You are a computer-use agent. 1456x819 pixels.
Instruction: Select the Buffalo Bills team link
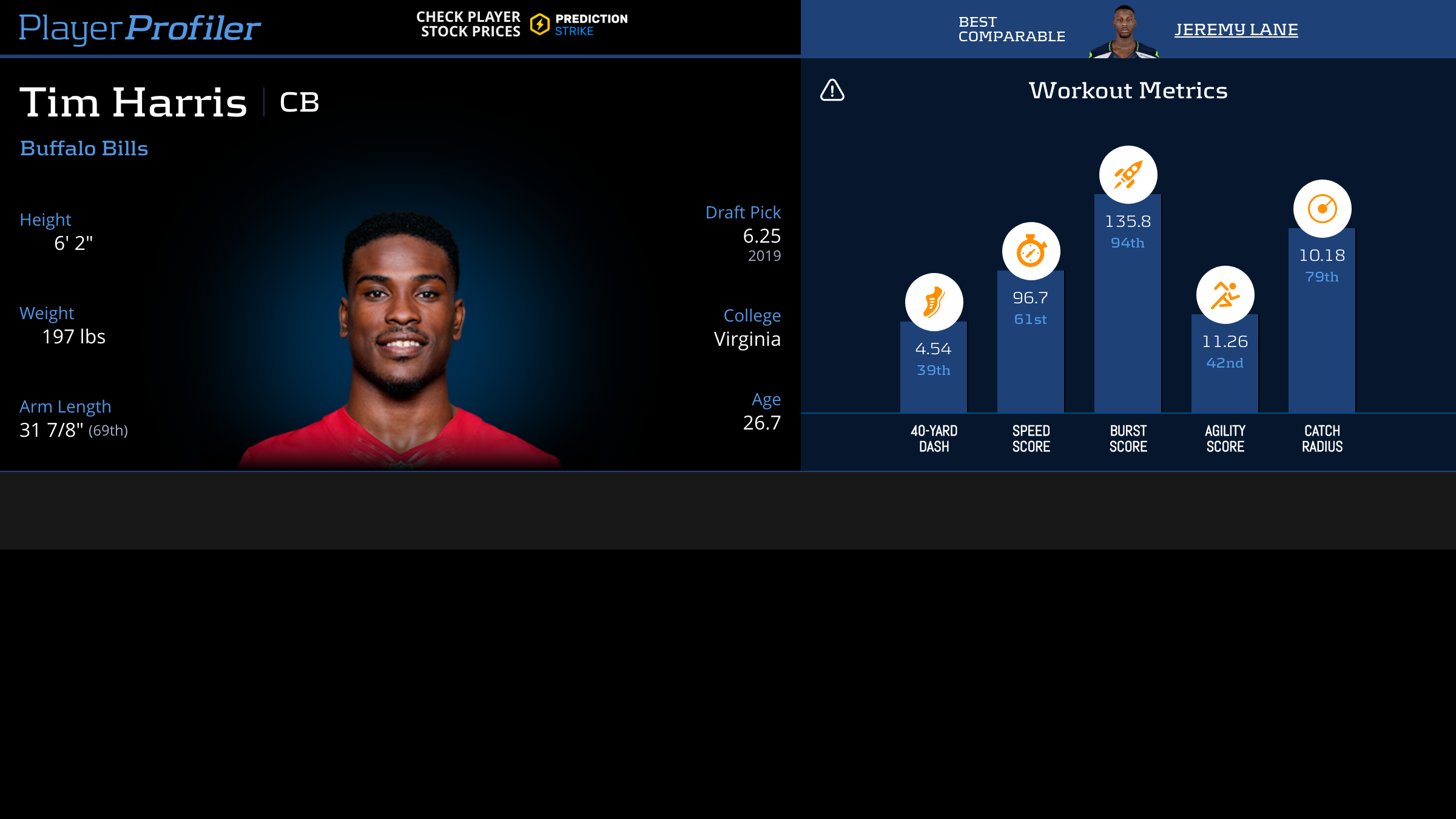84,149
